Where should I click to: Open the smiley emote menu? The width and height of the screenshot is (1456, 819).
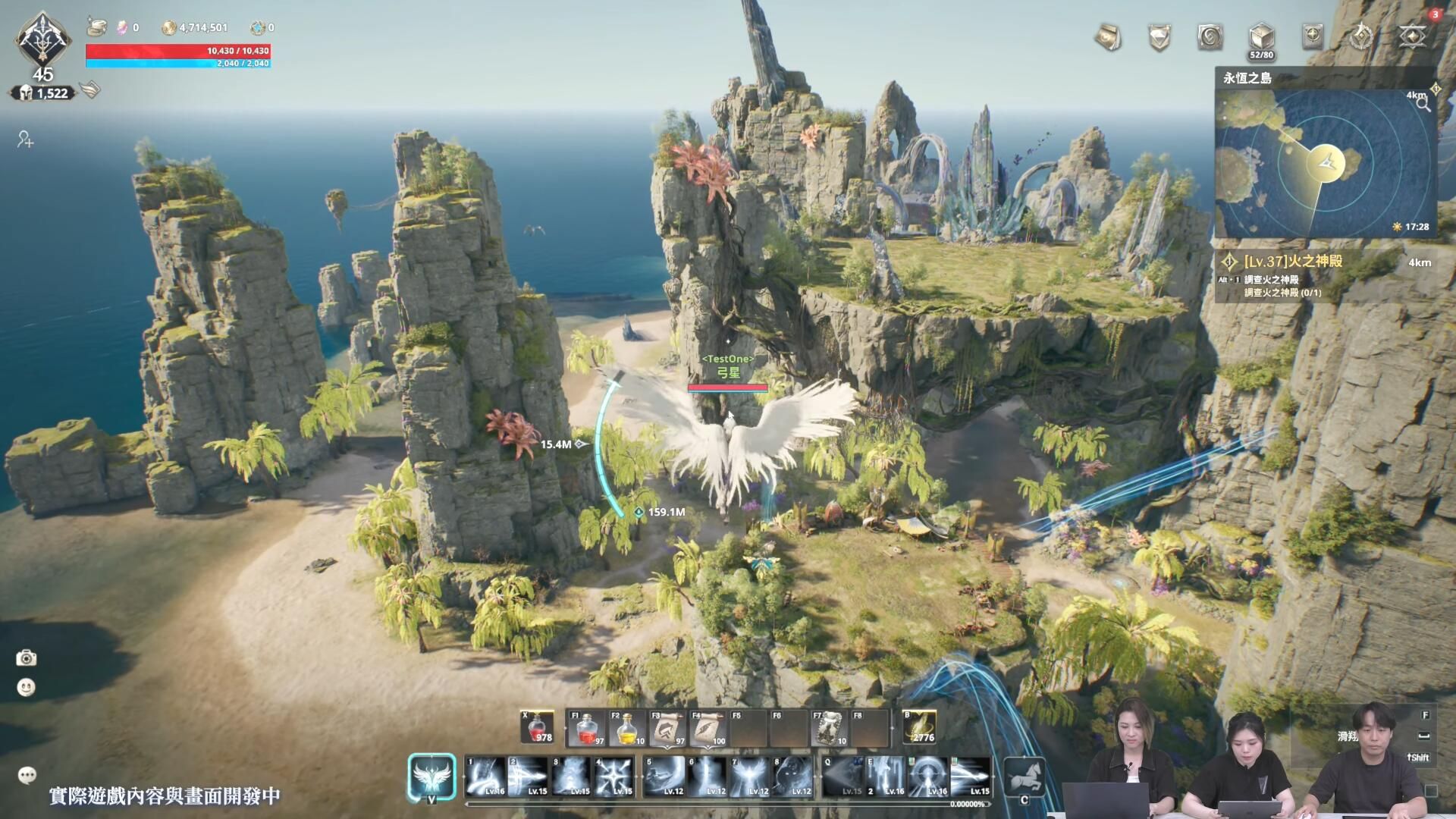tap(27, 688)
